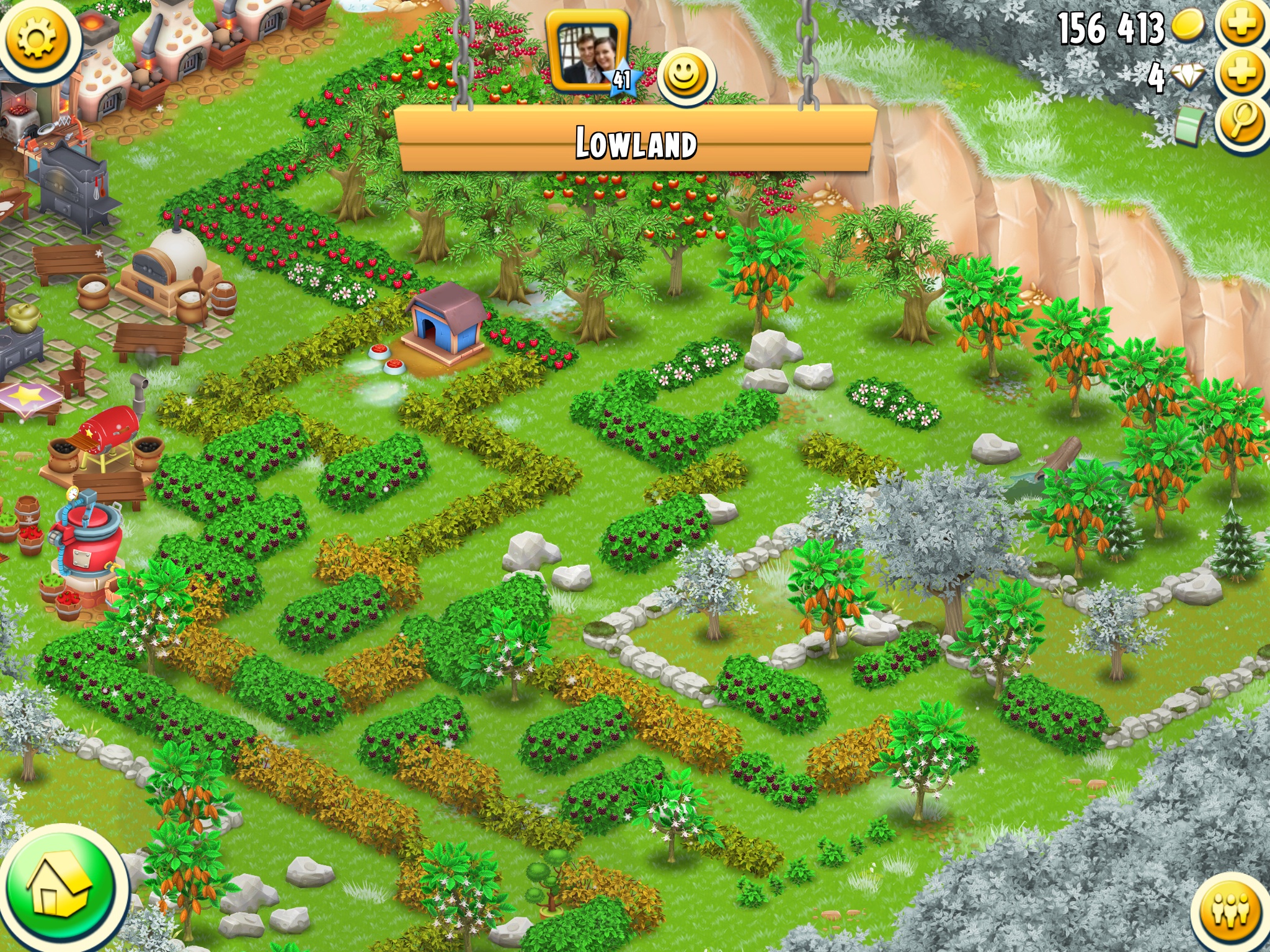Click the player profile photo

[587, 51]
